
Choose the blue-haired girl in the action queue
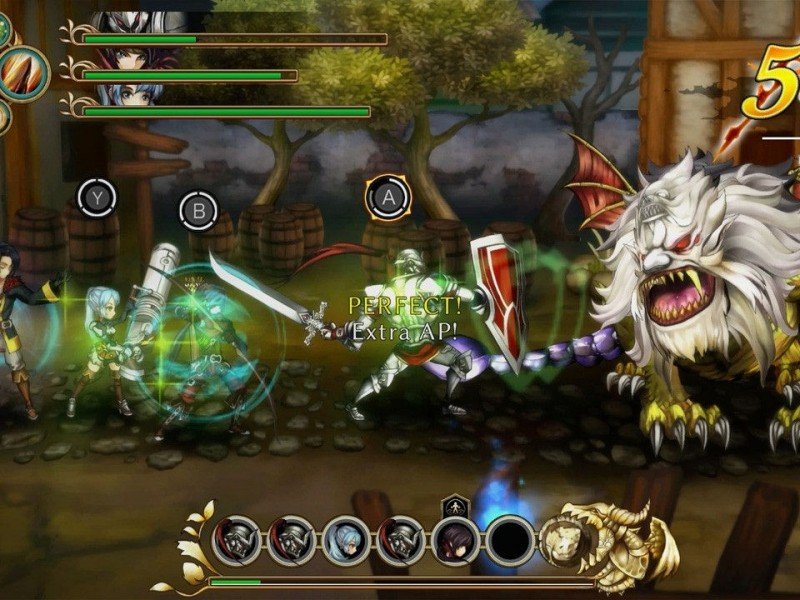tap(347, 541)
